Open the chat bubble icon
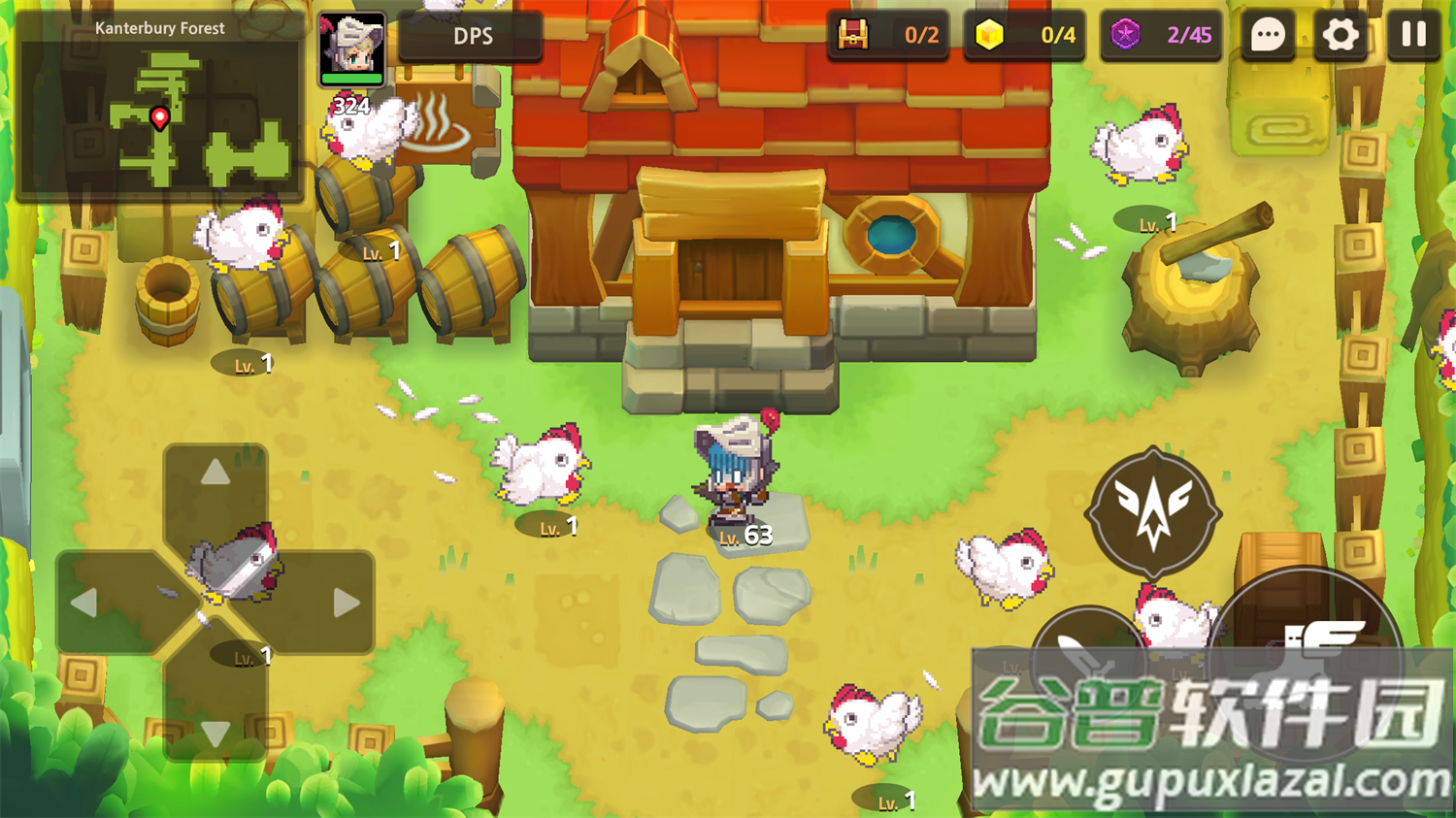 [1267, 35]
